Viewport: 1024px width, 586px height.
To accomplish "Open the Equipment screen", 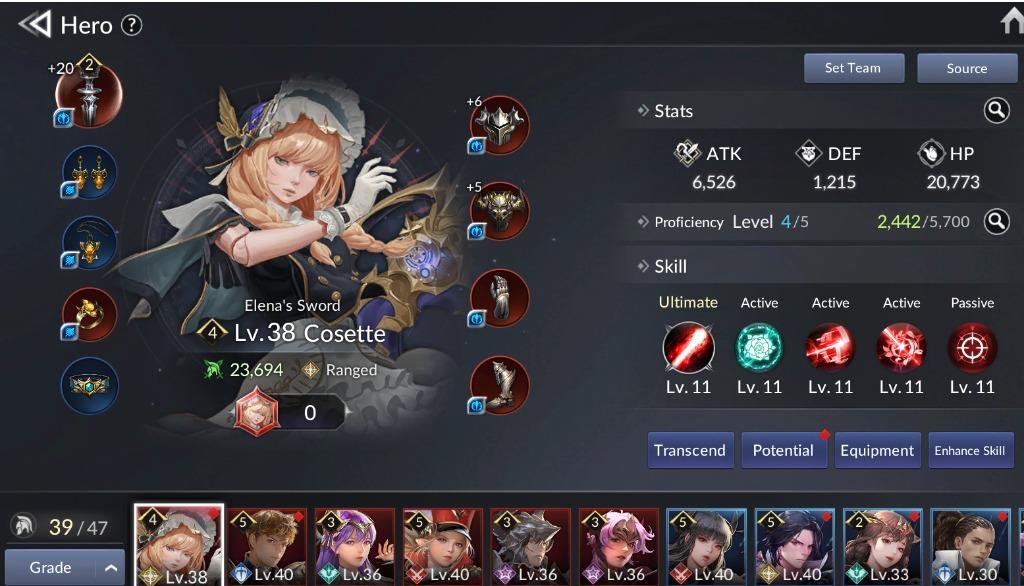I will click(877, 450).
